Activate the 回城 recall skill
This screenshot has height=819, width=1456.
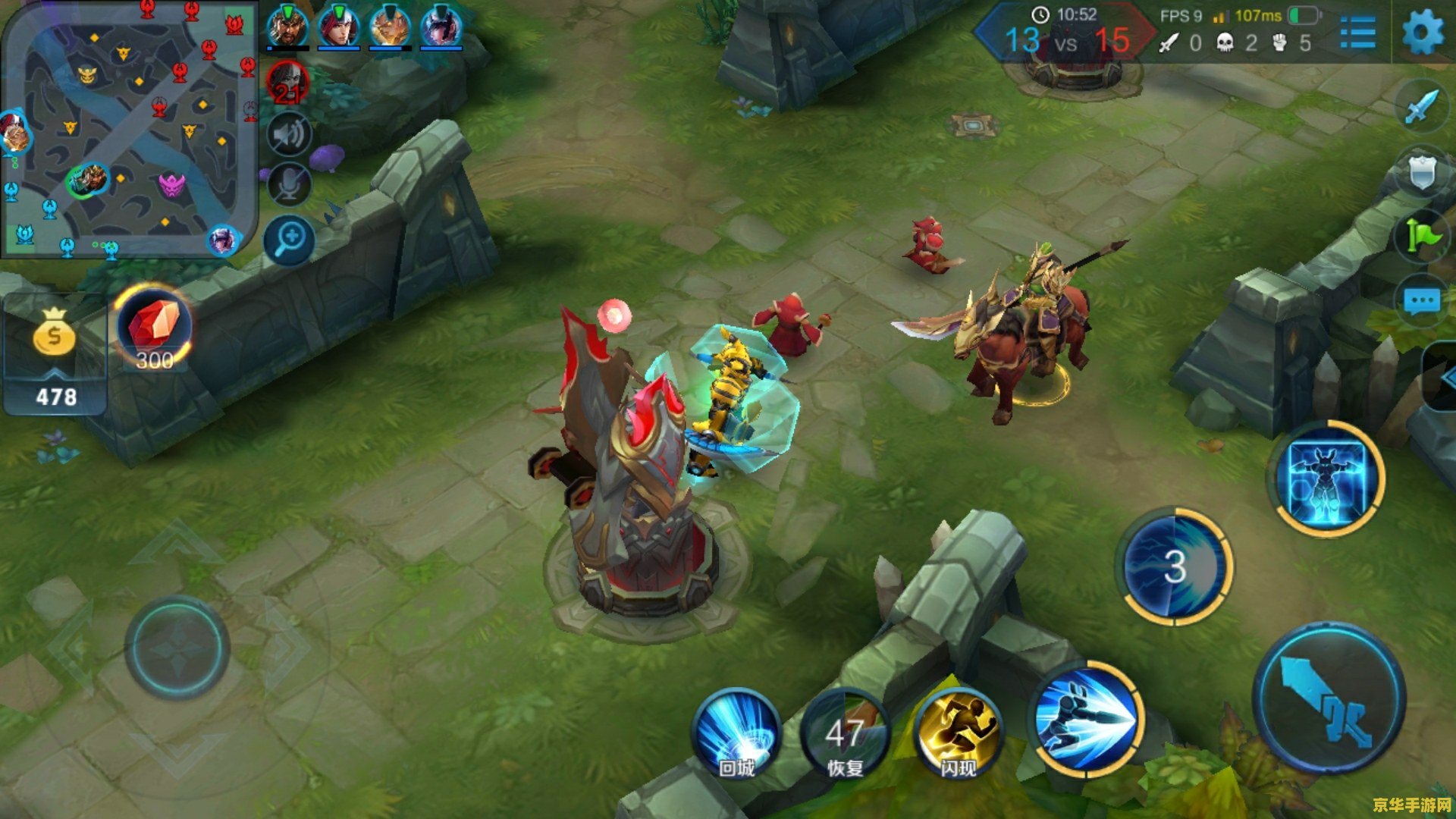736,732
